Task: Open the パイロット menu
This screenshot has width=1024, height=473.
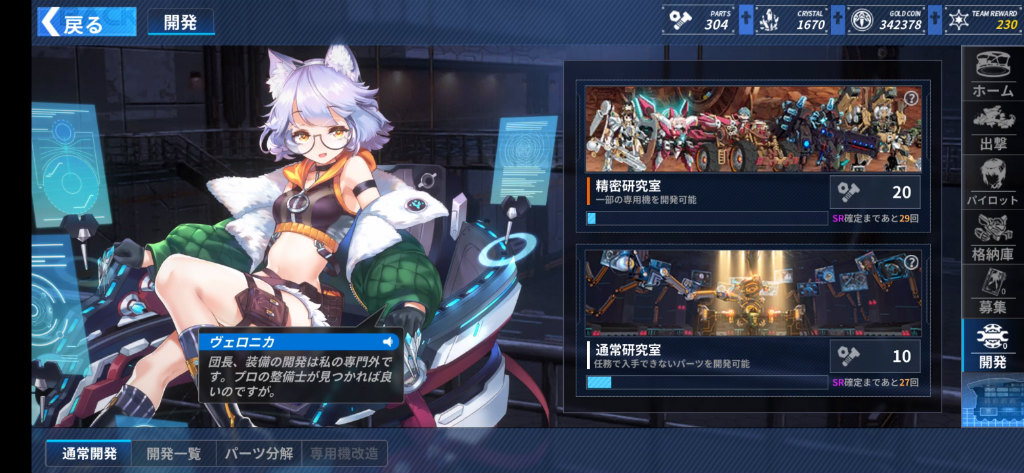Action: tap(992, 186)
